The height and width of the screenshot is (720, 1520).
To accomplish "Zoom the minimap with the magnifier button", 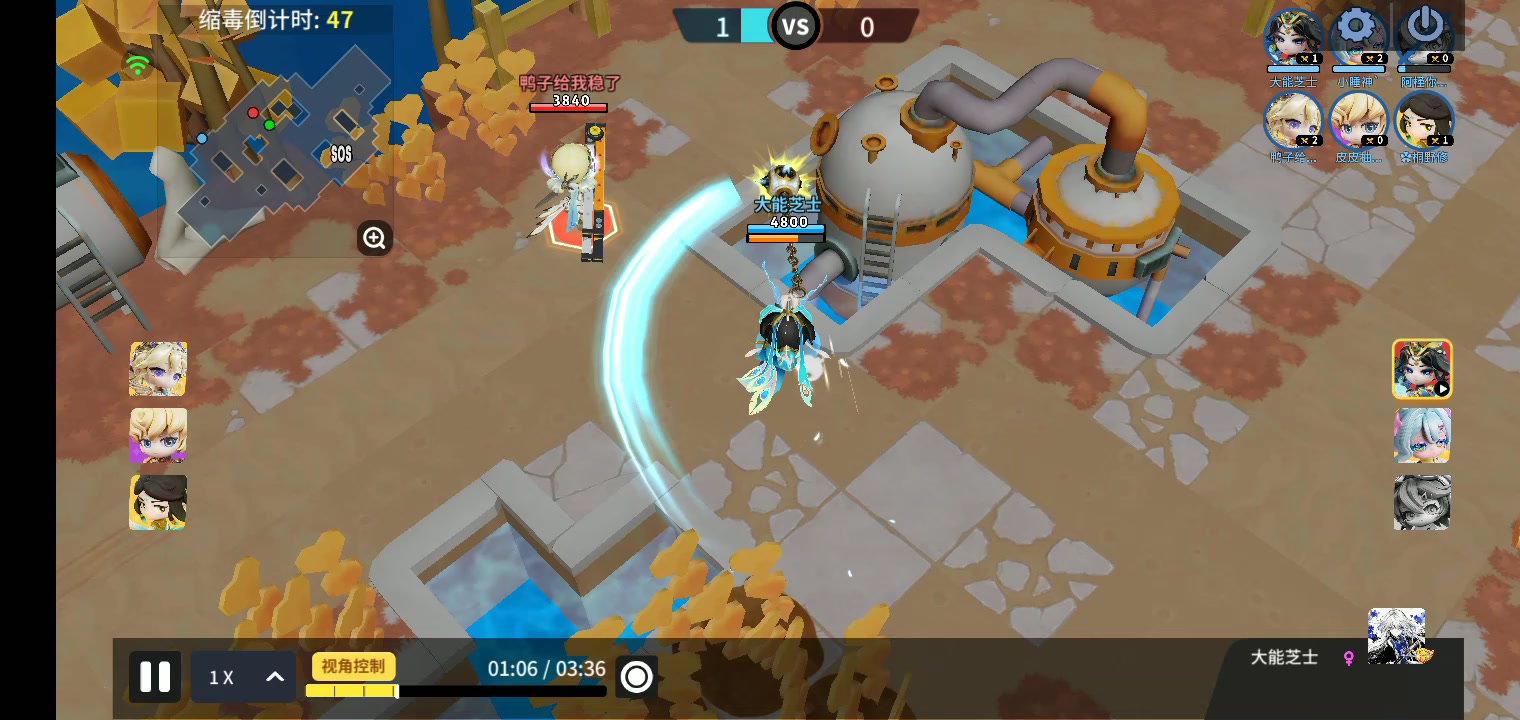I will 374,238.
